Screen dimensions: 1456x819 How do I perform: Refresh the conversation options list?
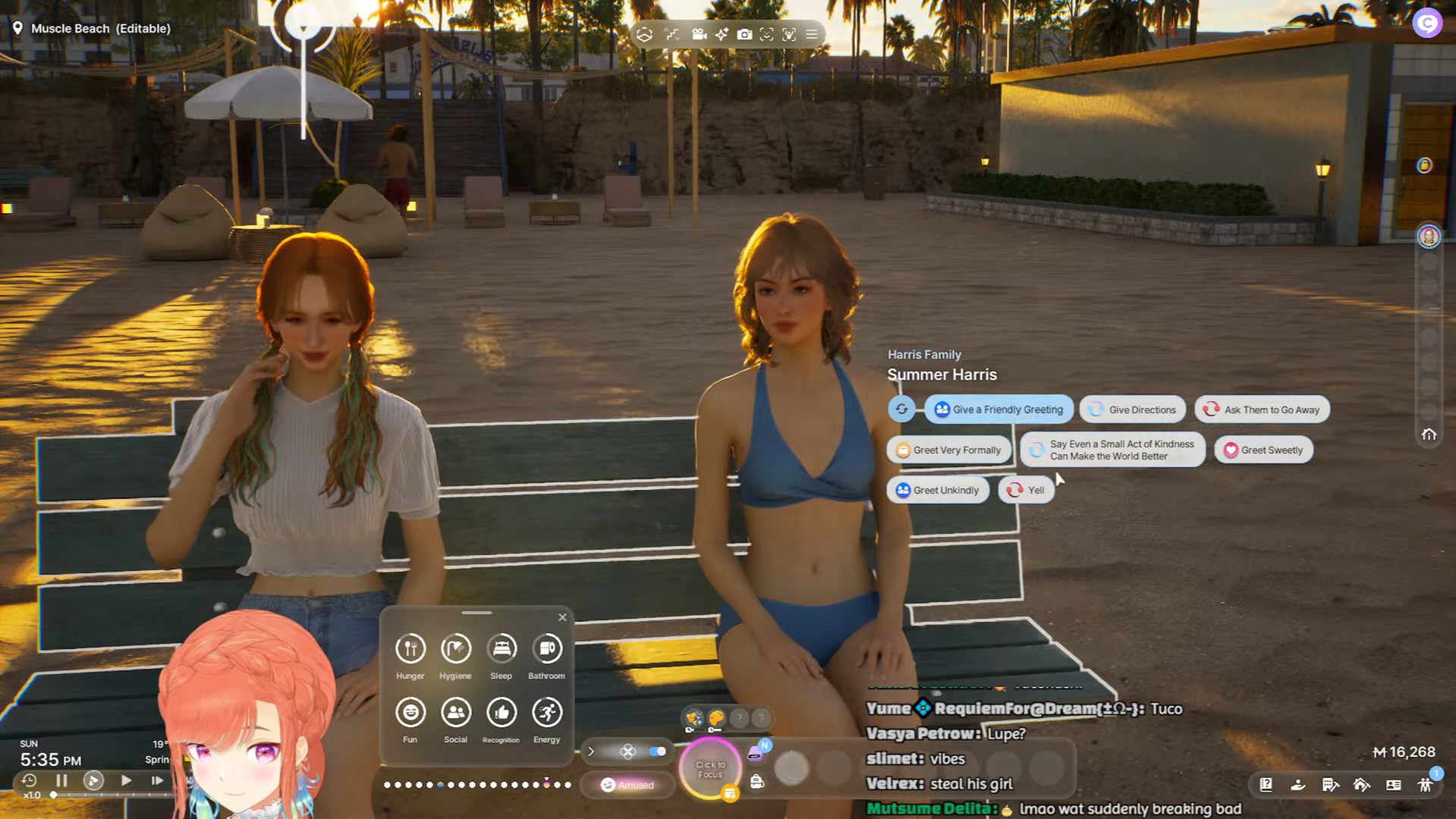tap(901, 409)
